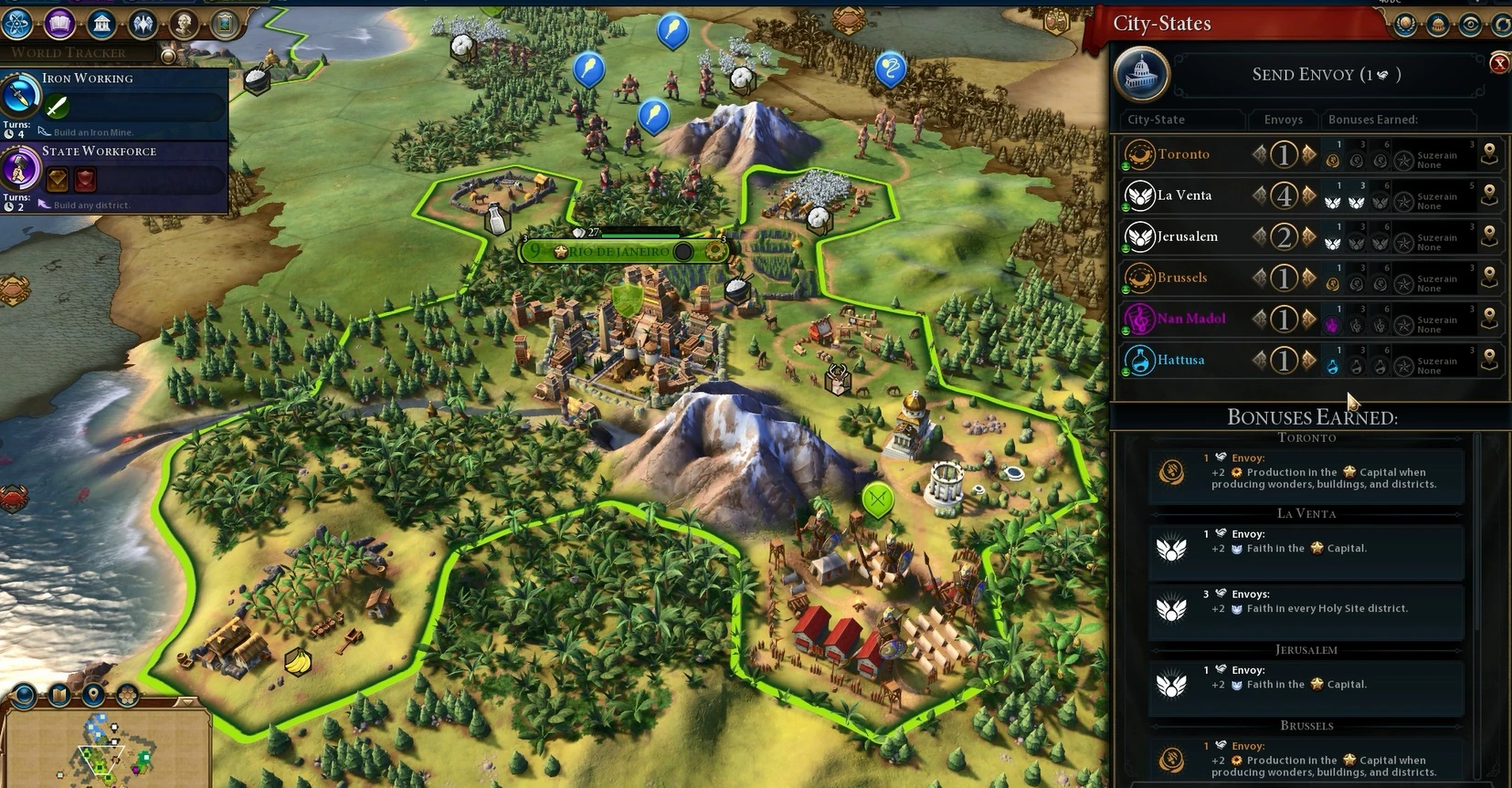
Task: Open the Great Works screen
Action: pos(224,25)
